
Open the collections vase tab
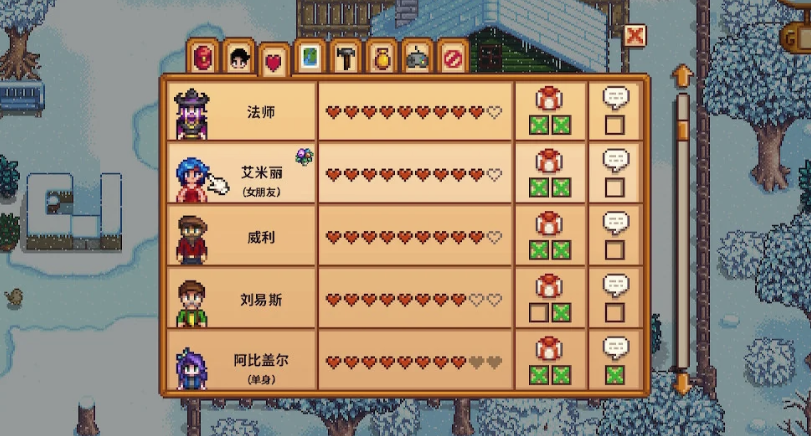pyautogui.click(x=381, y=56)
